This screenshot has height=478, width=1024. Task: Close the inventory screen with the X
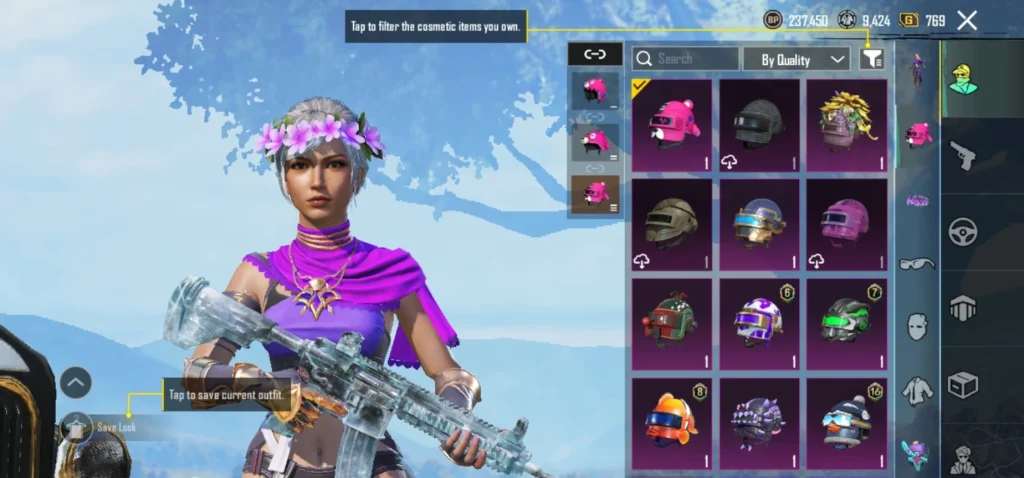point(967,20)
